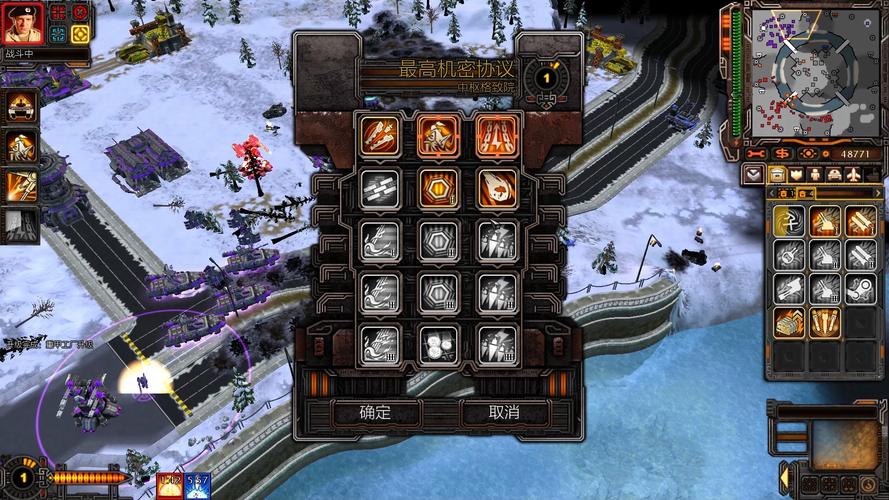Choose the grey brick-pattern protocol

tap(380, 188)
